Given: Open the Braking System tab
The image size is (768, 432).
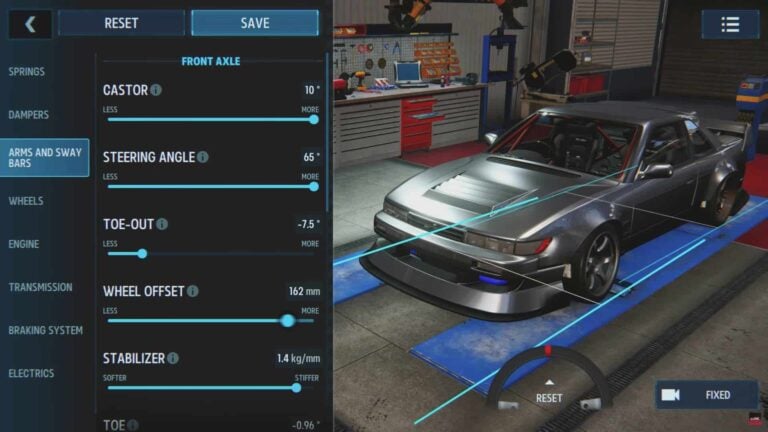Looking at the screenshot, I should (44, 330).
